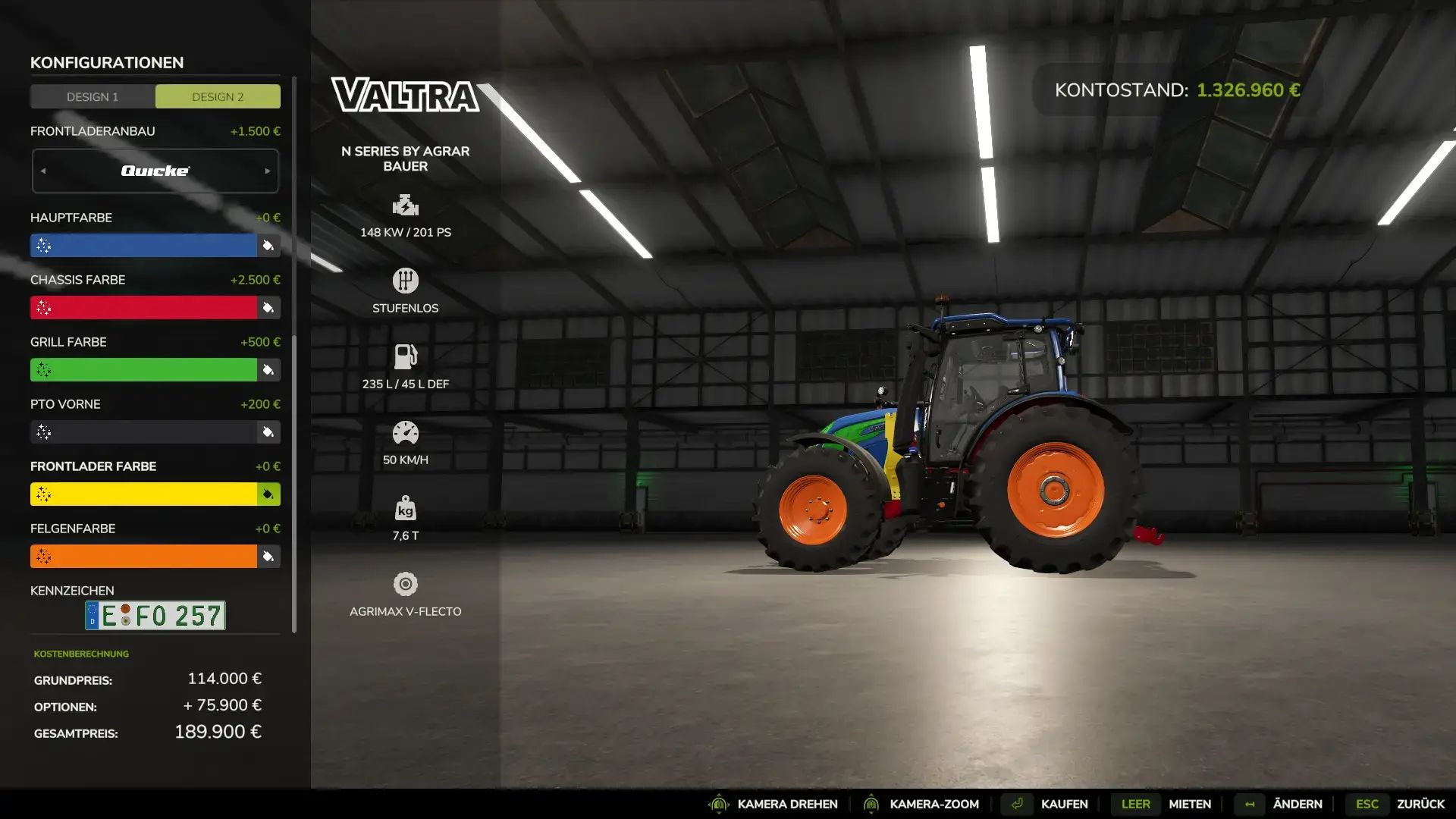Open the PTO Vorne color picker
This screenshot has width=1456, height=819.
tap(268, 431)
